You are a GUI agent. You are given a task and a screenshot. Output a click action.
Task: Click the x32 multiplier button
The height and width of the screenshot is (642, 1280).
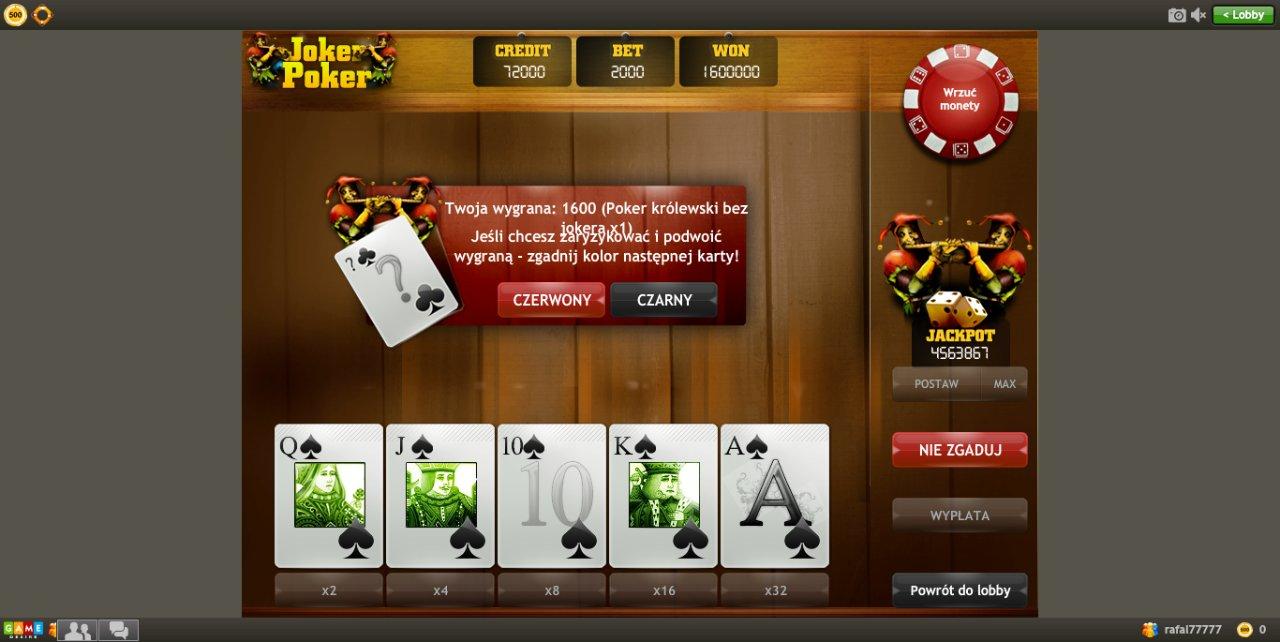(x=775, y=590)
